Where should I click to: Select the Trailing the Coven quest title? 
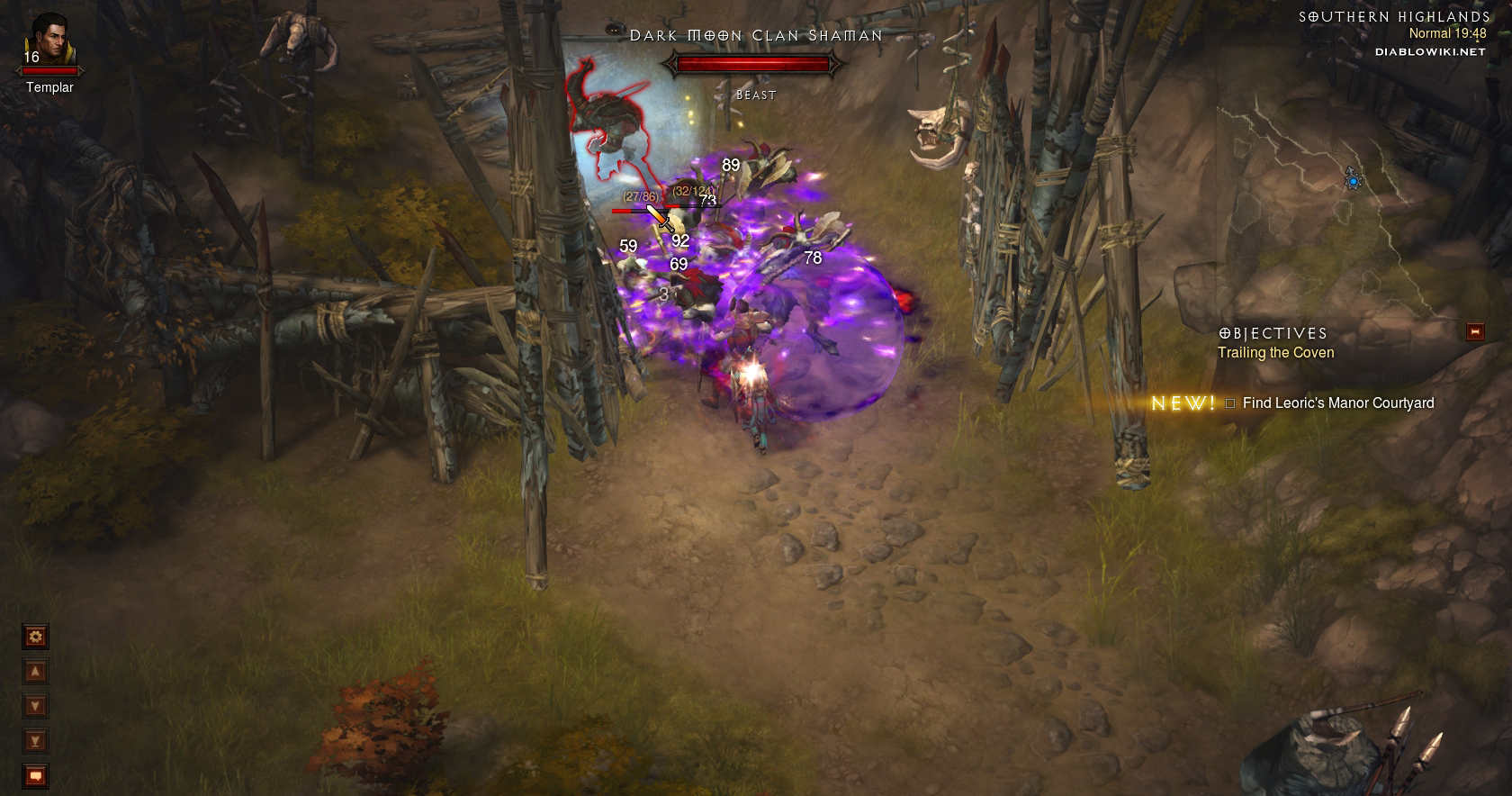point(1275,353)
